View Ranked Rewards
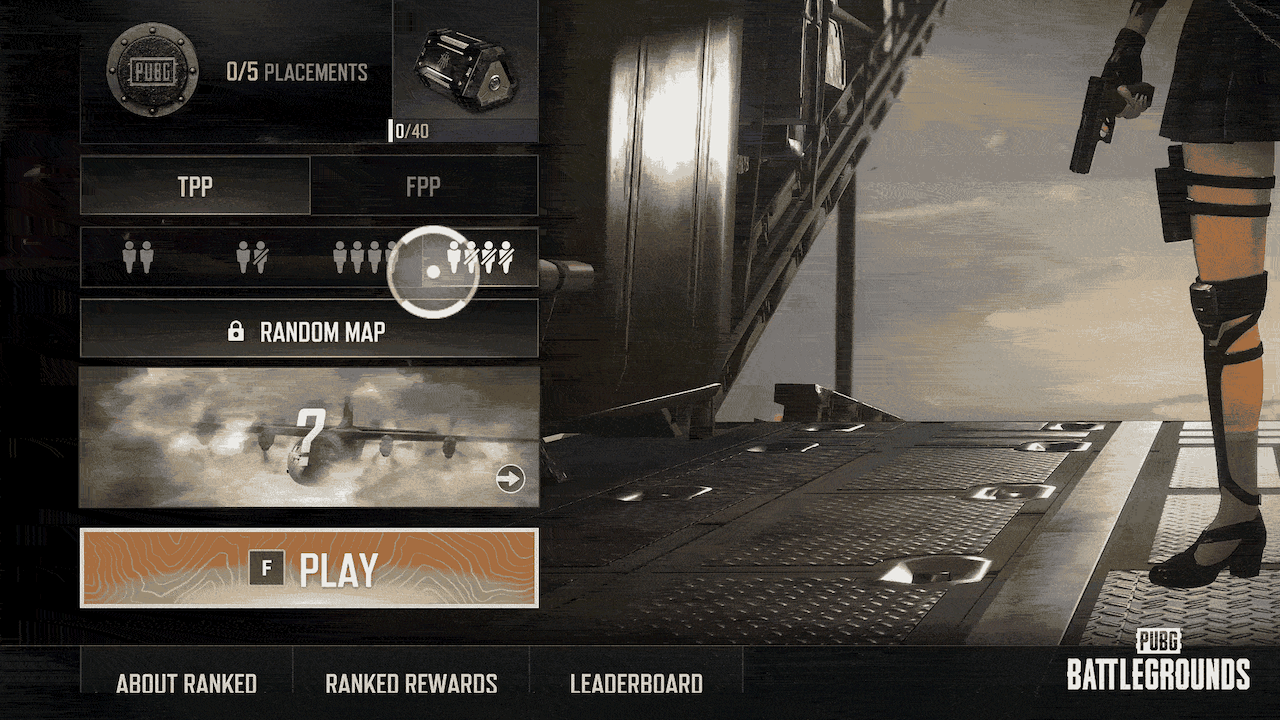 (411, 684)
